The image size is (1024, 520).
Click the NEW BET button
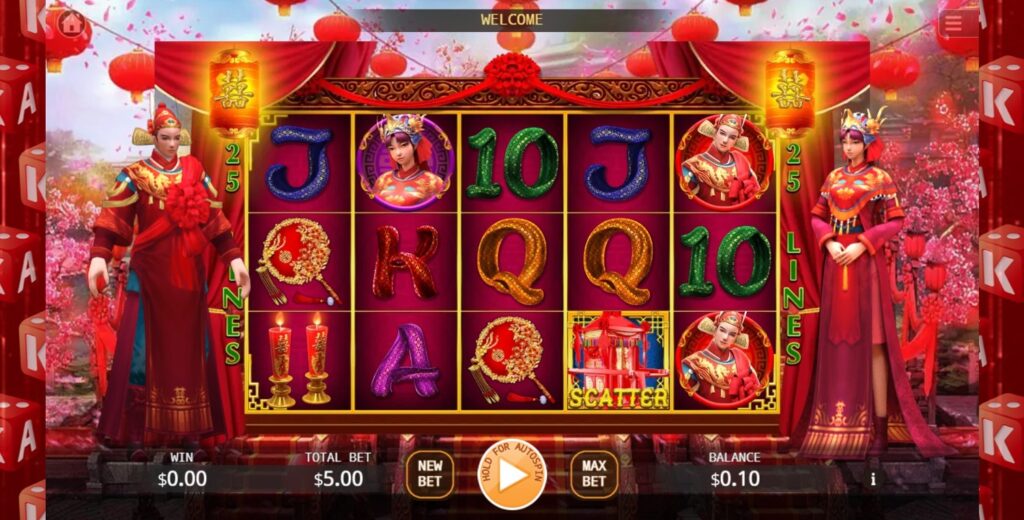429,474
